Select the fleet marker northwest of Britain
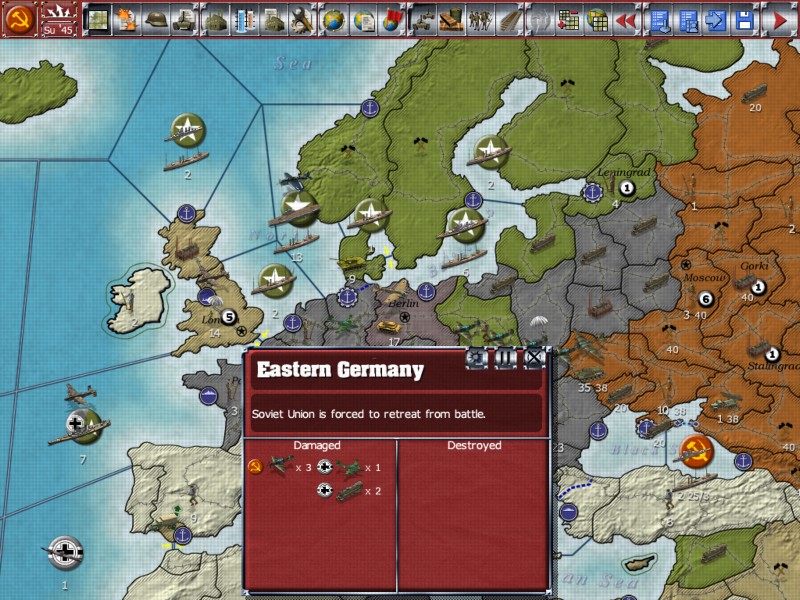The width and height of the screenshot is (800, 600). click(x=186, y=128)
